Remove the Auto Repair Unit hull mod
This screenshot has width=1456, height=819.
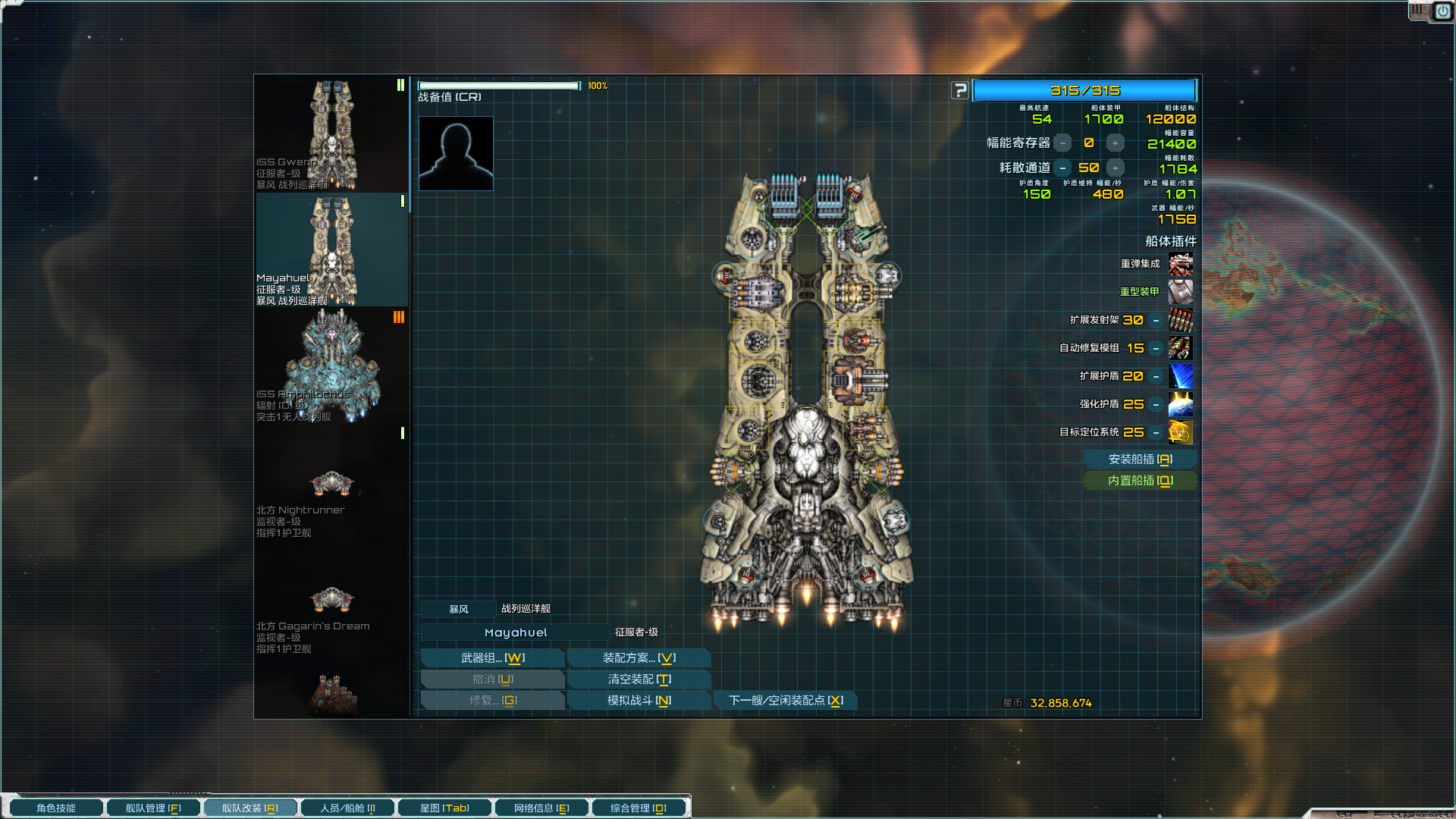[1156, 349]
